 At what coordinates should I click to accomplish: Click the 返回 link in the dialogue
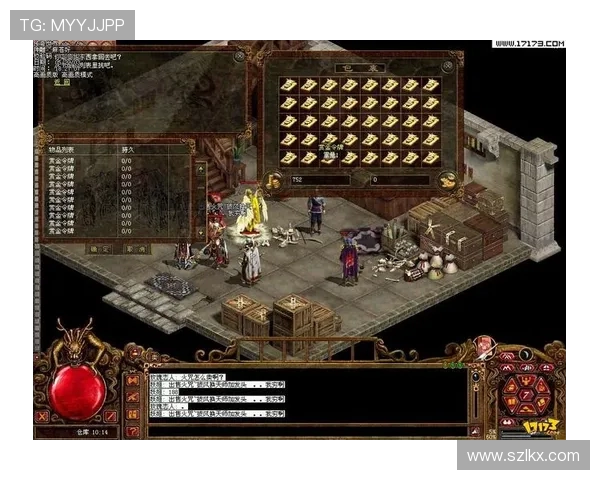point(62,81)
